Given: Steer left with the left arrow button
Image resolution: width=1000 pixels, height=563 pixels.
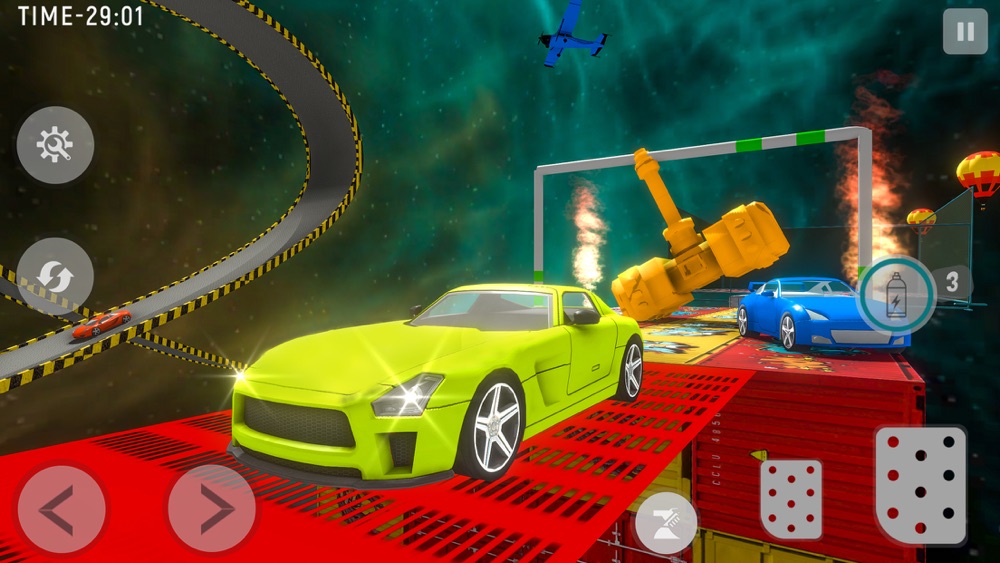Looking at the screenshot, I should coord(61,510).
